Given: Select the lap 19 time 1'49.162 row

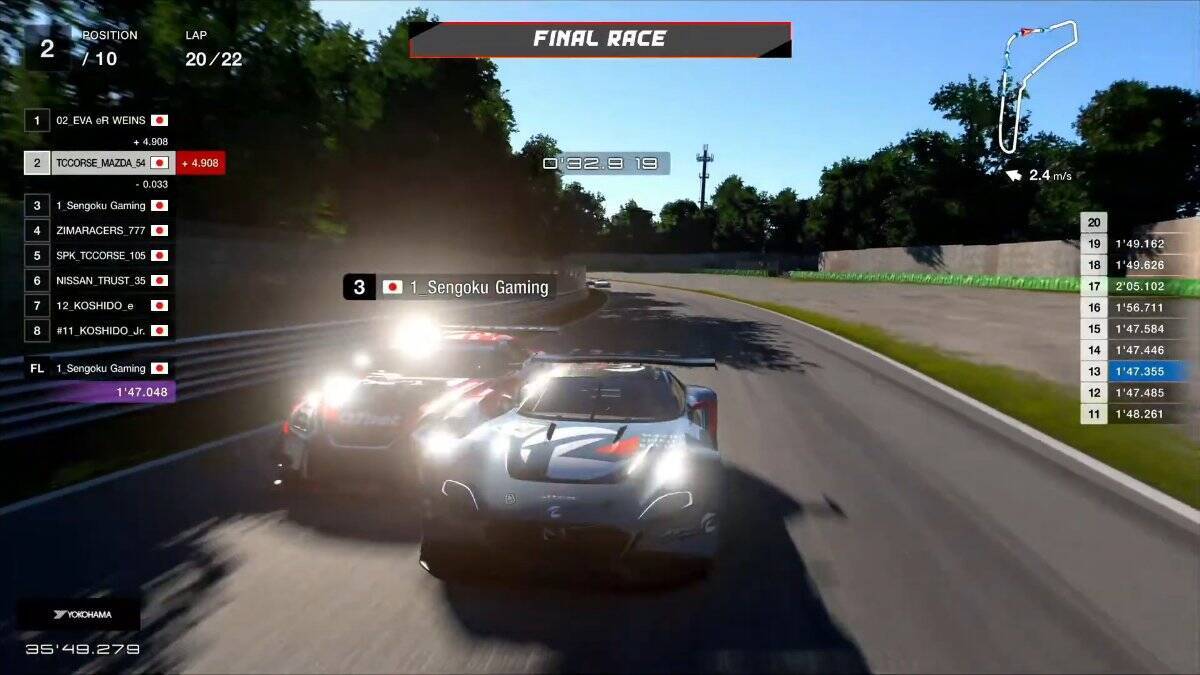Looking at the screenshot, I should pyautogui.click(x=1139, y=243).
